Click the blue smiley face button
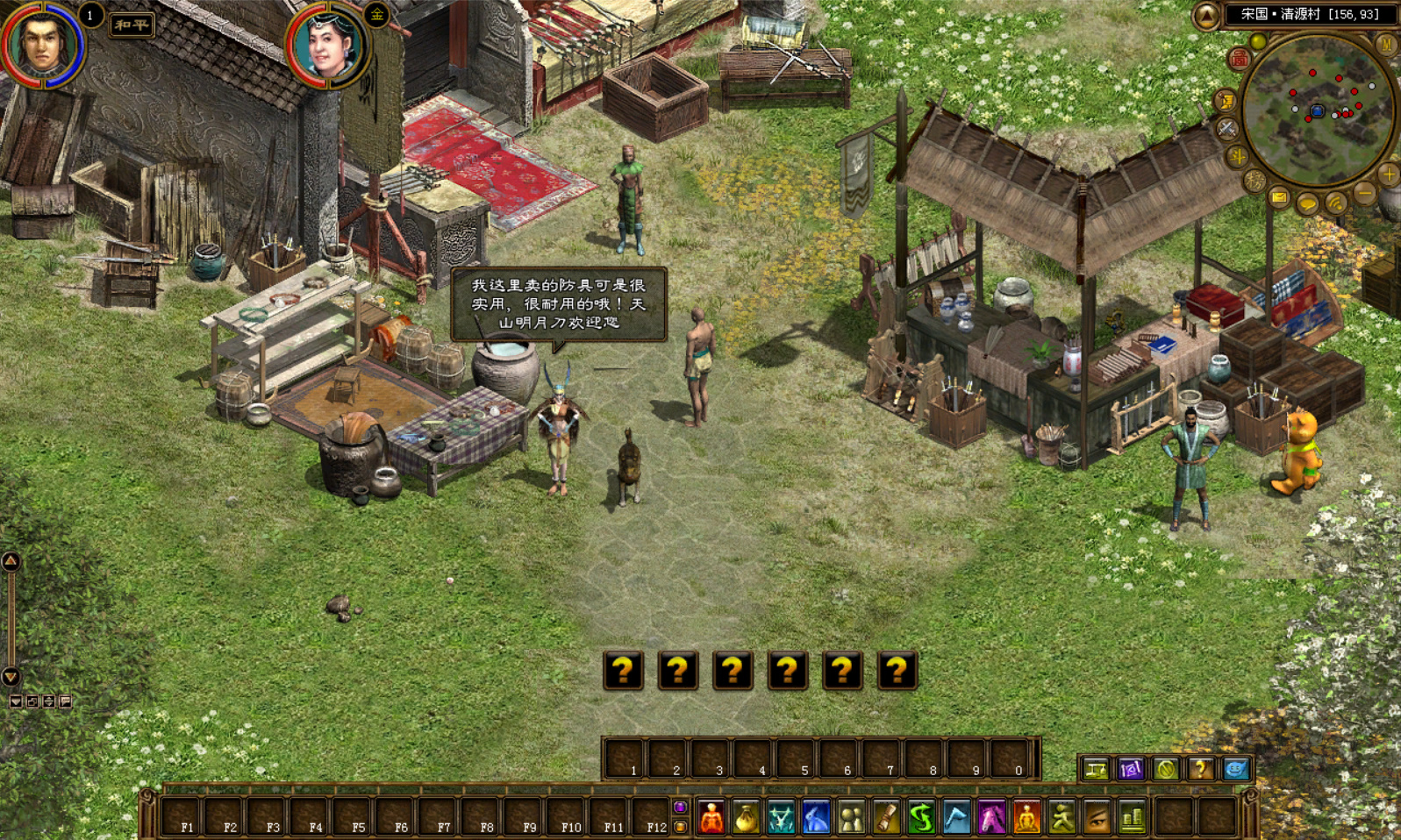The width and height of the screenshot is (1401, 840). (x=1235, y=769)
